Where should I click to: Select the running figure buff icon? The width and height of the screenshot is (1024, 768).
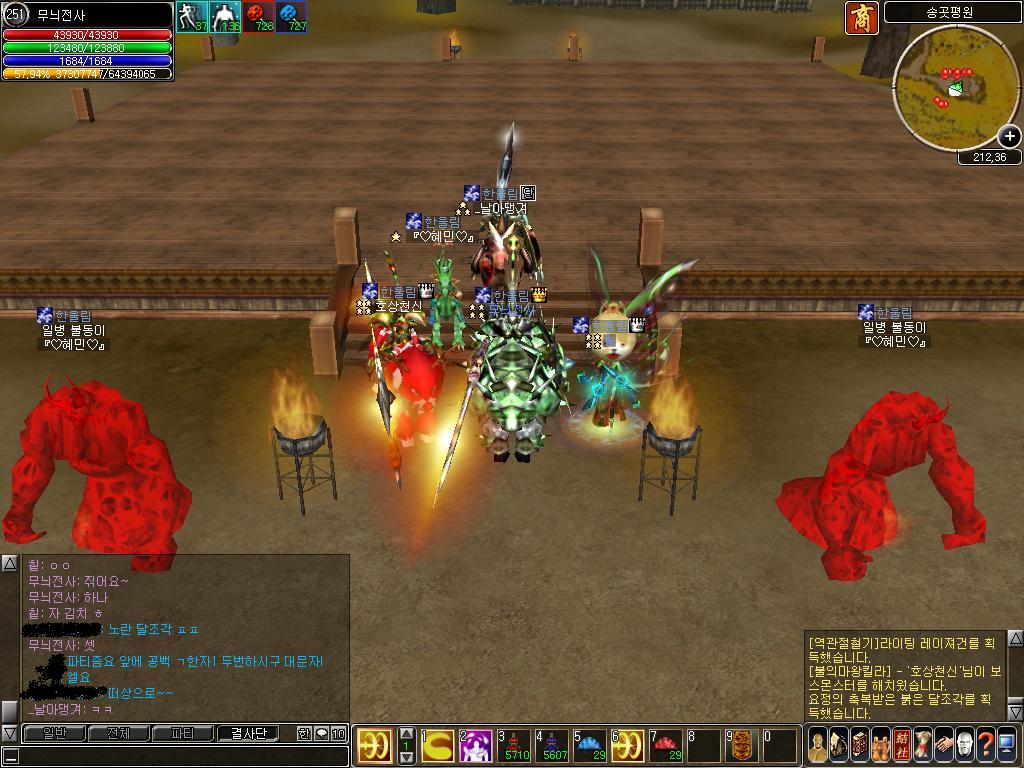click(x=192, y=17)
